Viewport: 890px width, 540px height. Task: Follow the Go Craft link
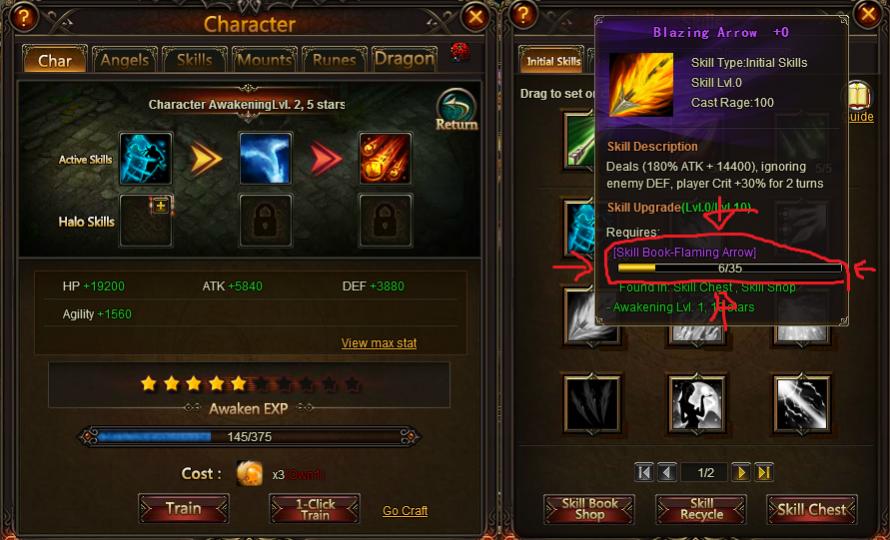coord(405,510)
